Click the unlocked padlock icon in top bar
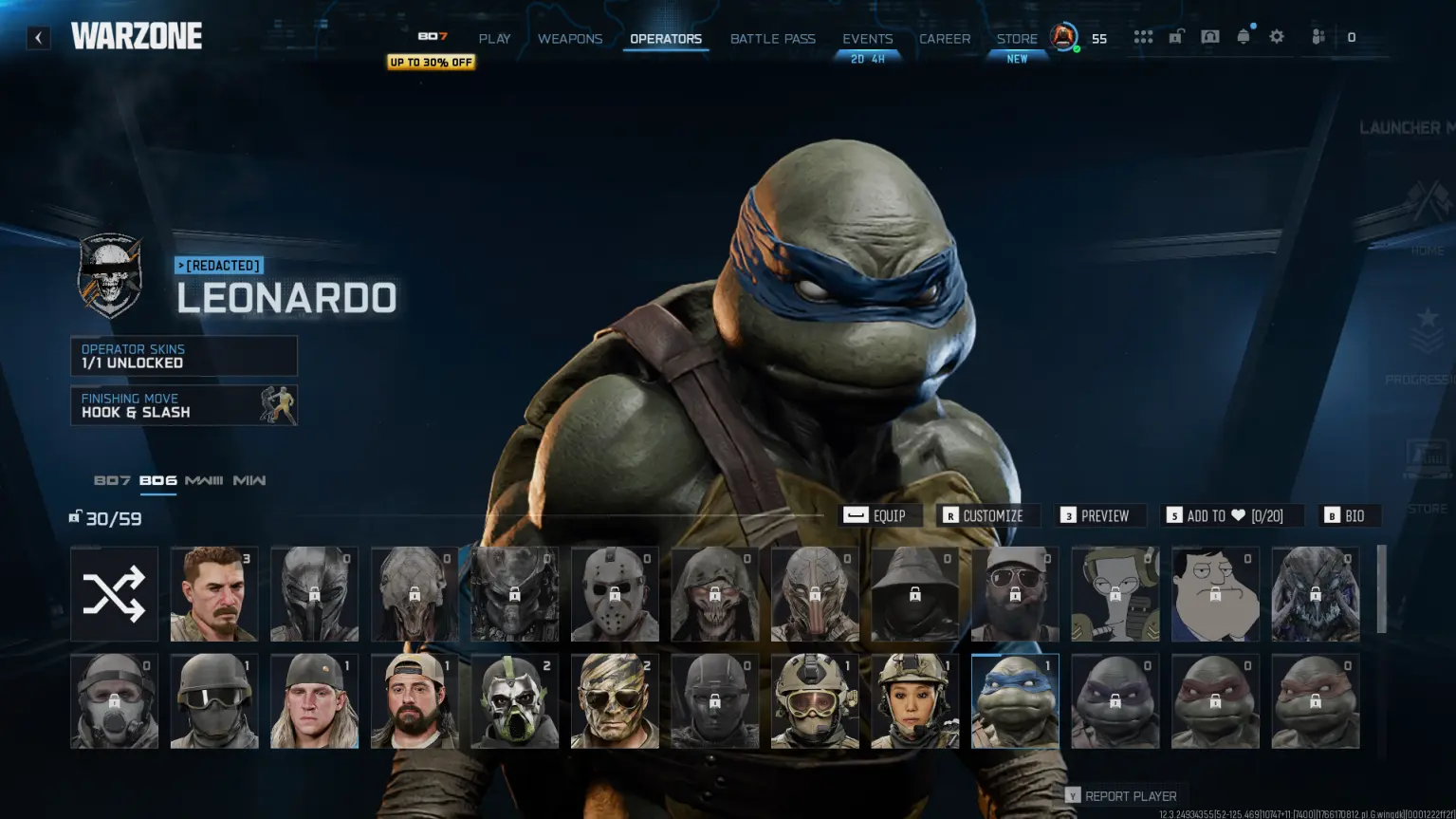This screenshot has height=819, width=1456. tap(1176, 36)
